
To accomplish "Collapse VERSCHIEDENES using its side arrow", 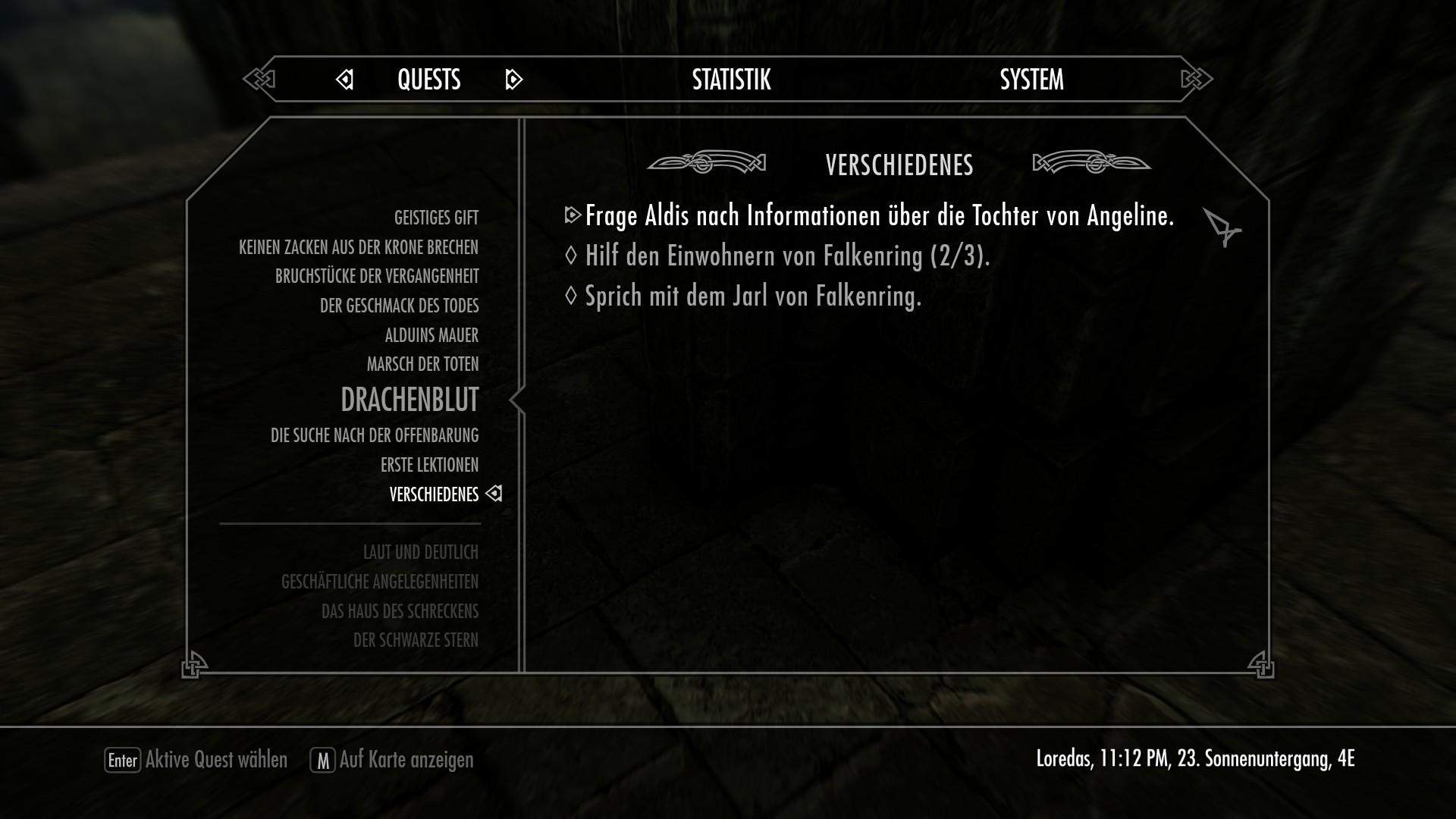I will pyautogui.click(x=495, y=494).
